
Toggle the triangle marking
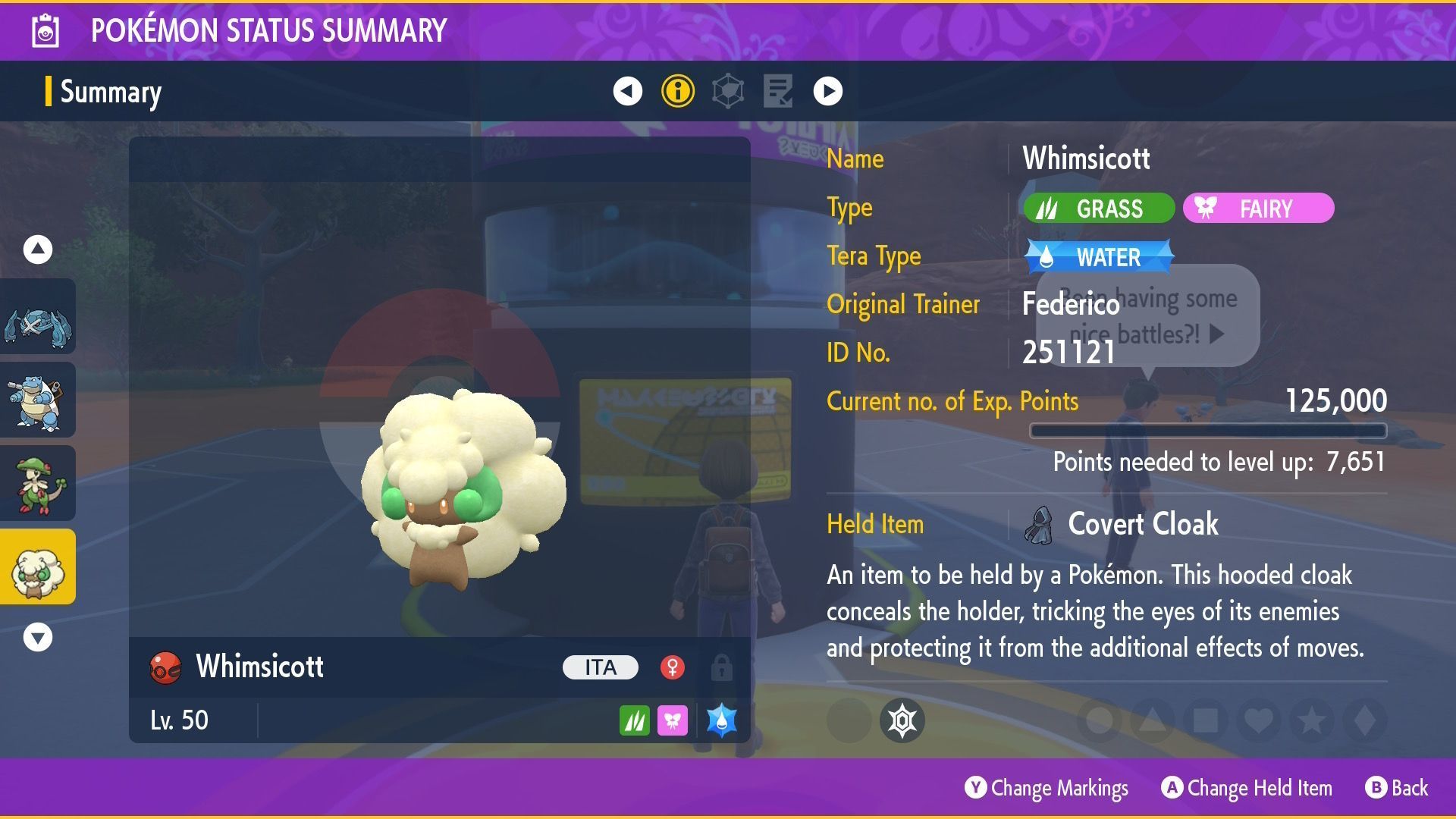tap(1152, 720)
